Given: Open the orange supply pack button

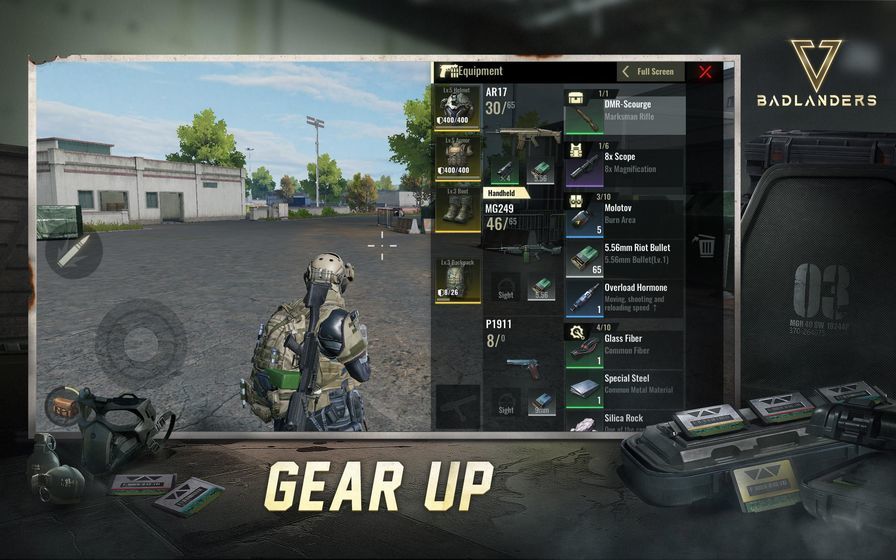Looking at the screenshot, I should (x=61, y=405).
